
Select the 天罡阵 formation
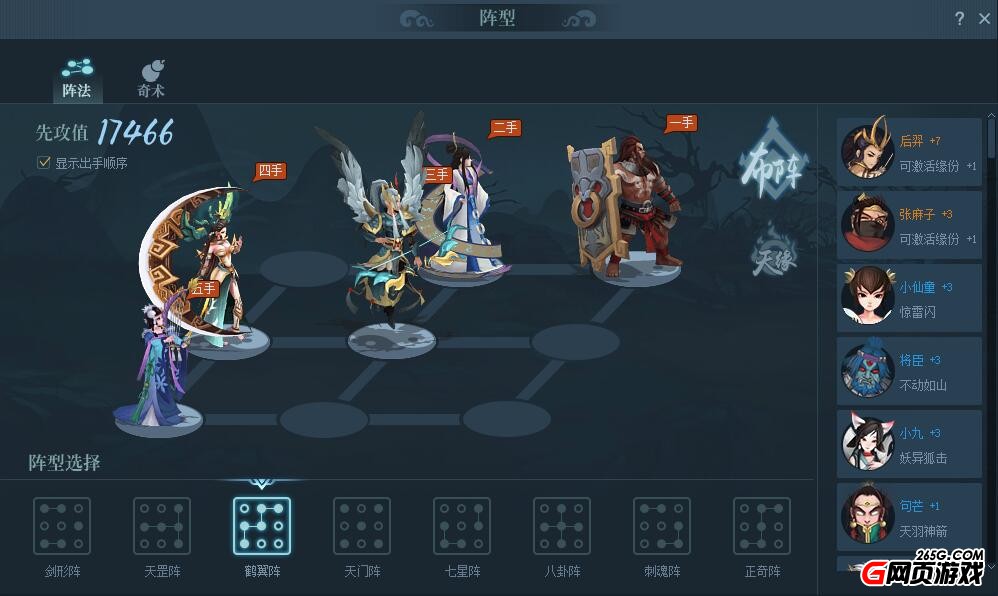click(x=162, y=527)
